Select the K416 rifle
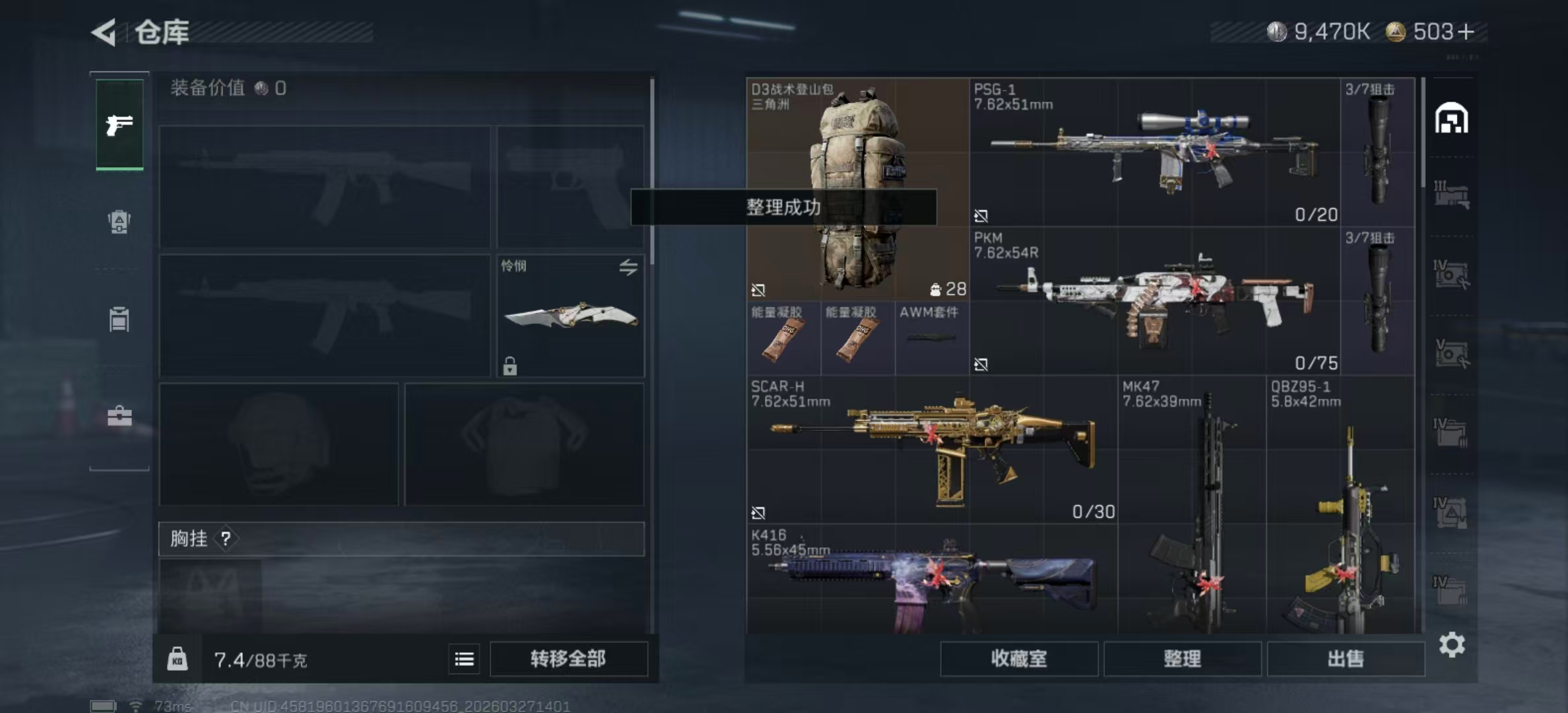This screenshot has height=713, width=1568. pyautogui.click(x=932, y=579)
